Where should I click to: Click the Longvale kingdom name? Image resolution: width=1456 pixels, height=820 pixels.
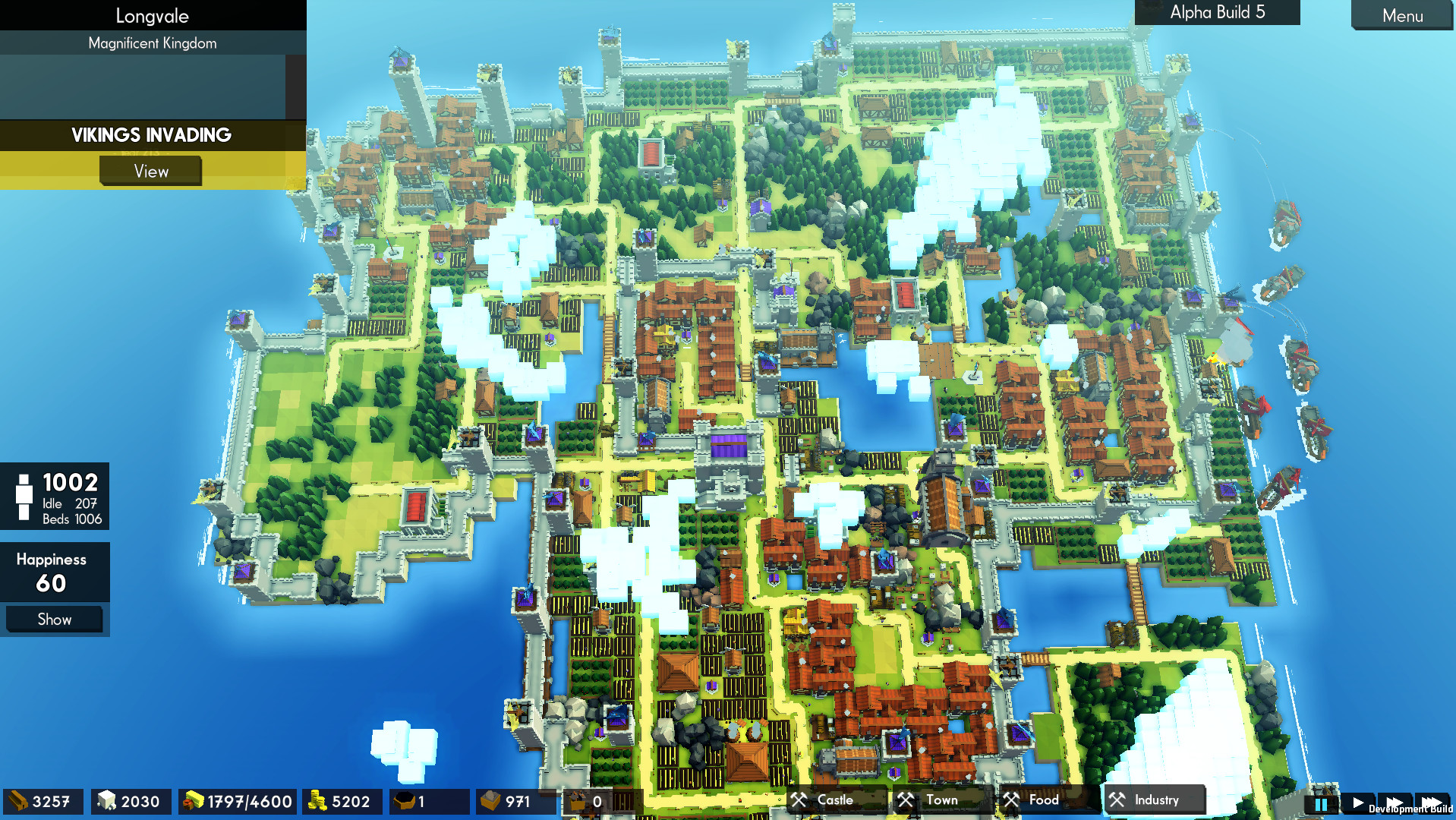point(152,15)
